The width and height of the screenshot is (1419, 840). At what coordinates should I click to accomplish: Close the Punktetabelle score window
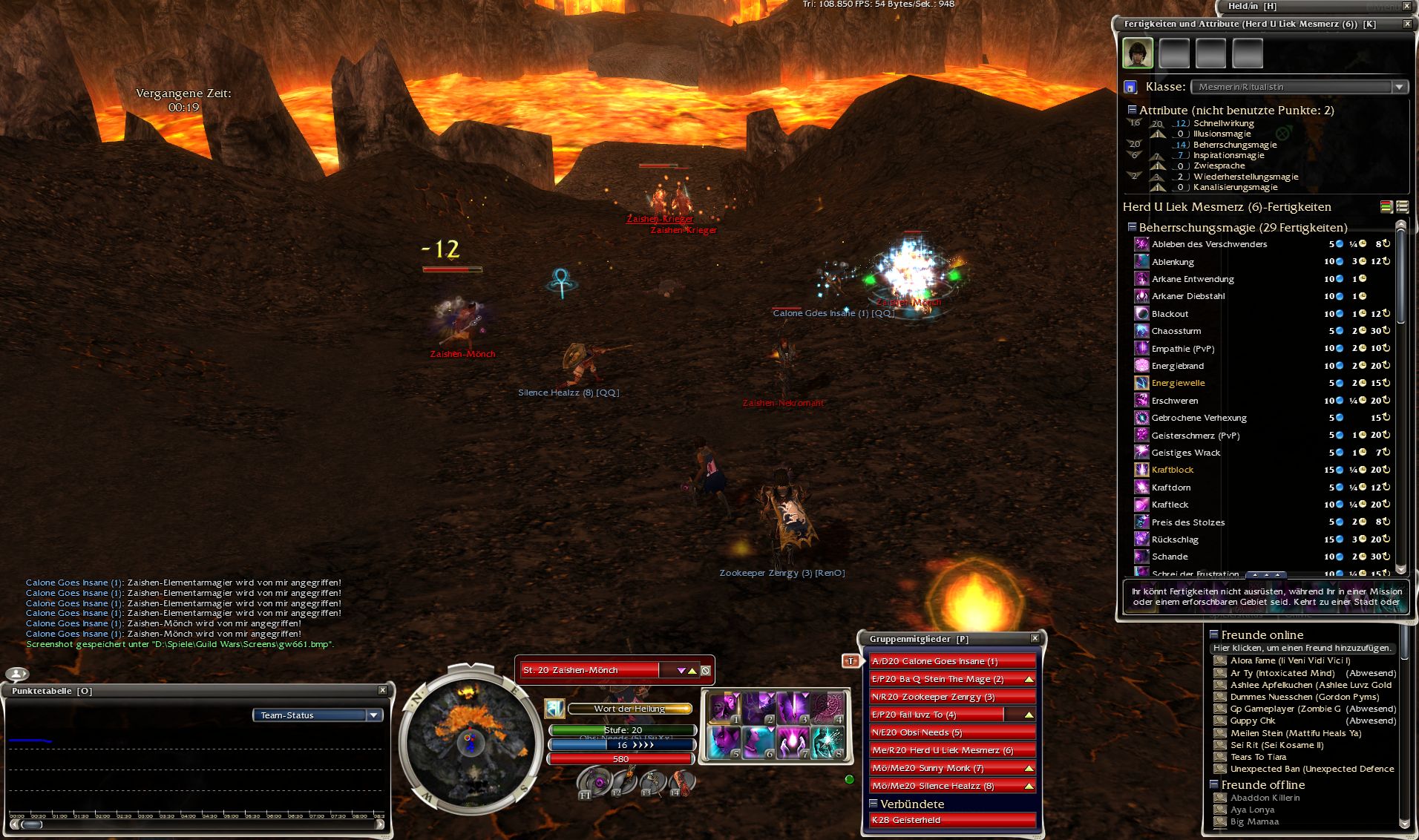coord(382,690)
